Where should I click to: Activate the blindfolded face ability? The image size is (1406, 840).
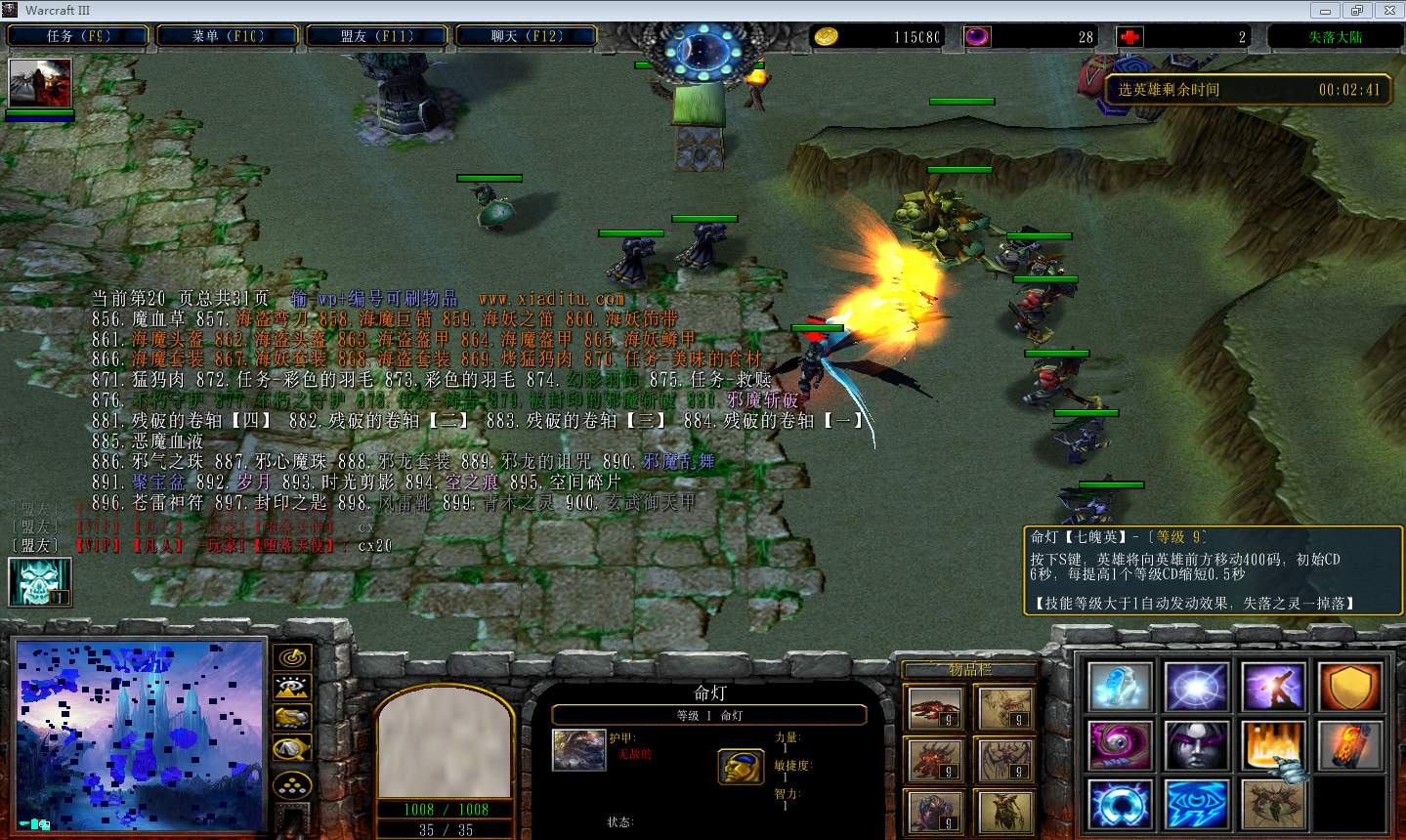pyautogui.click(x=1197, y=746)
